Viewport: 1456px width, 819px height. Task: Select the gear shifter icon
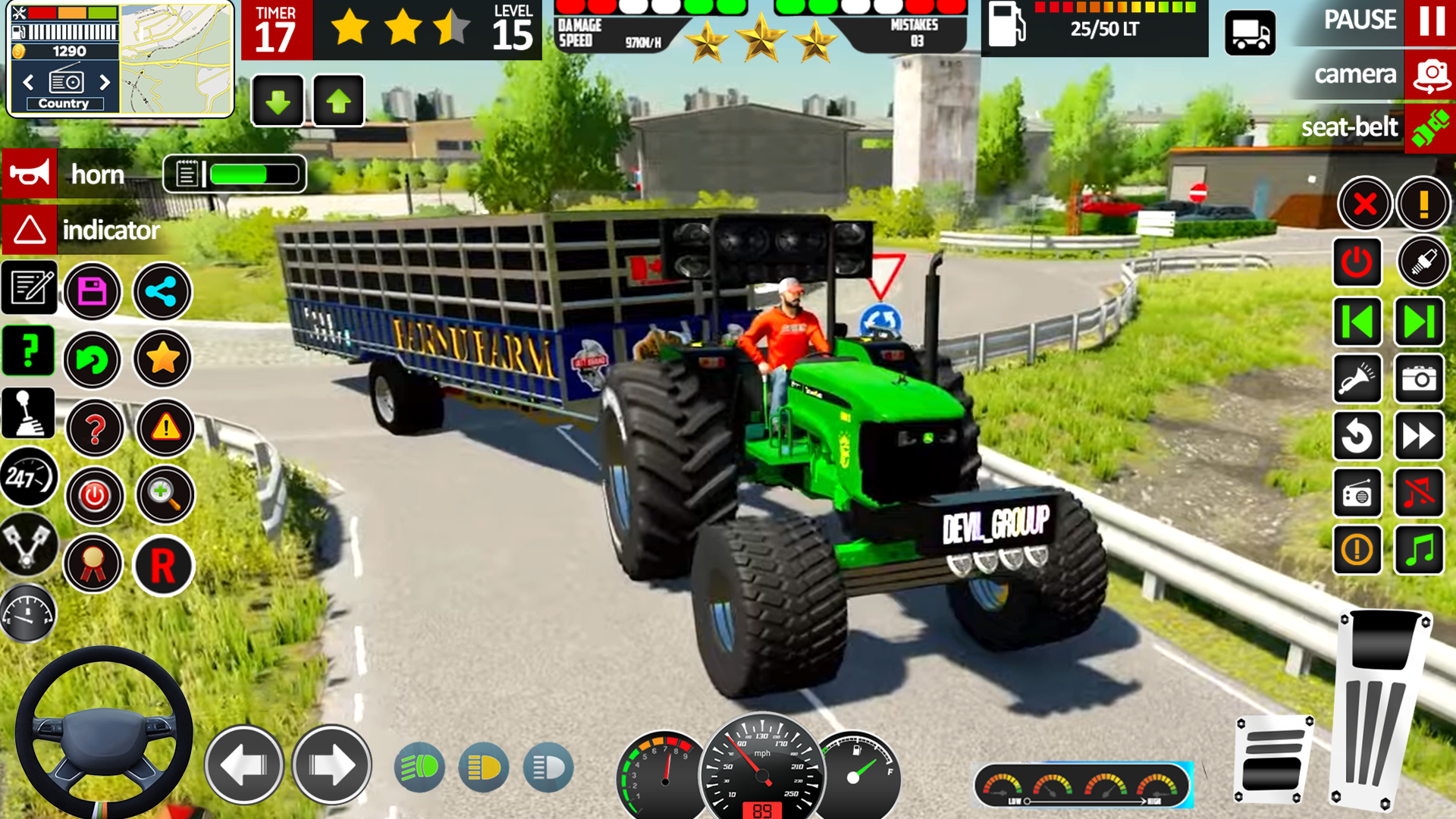point(28,413)
